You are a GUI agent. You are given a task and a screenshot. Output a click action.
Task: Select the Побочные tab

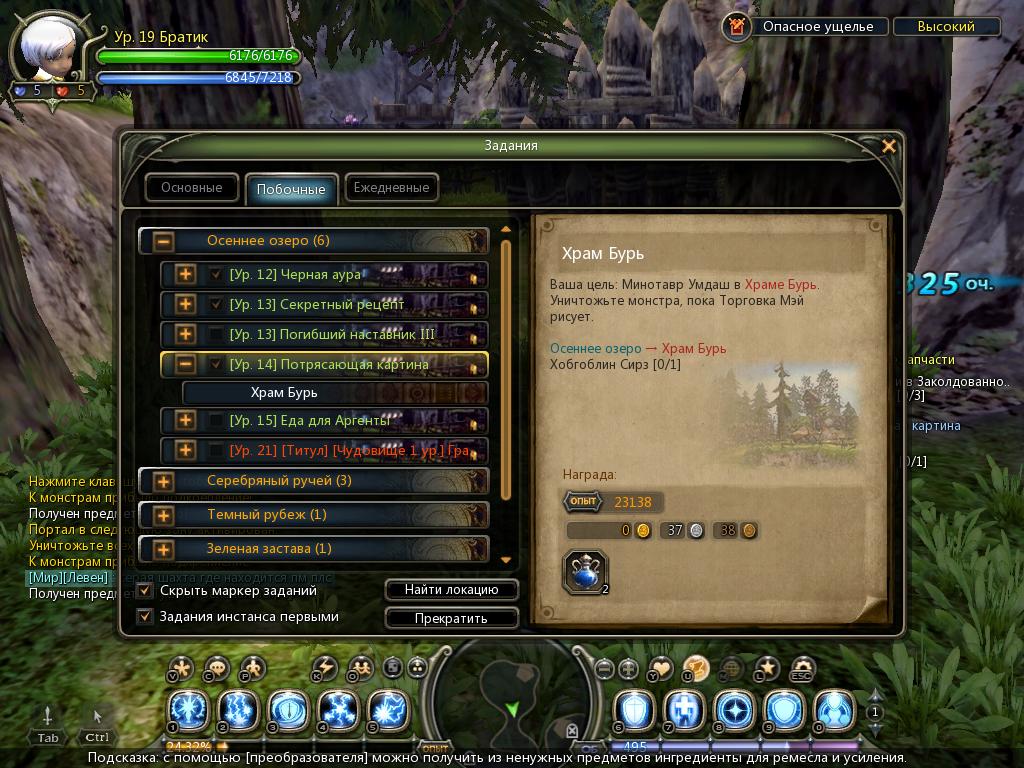[x=290, y=189]
